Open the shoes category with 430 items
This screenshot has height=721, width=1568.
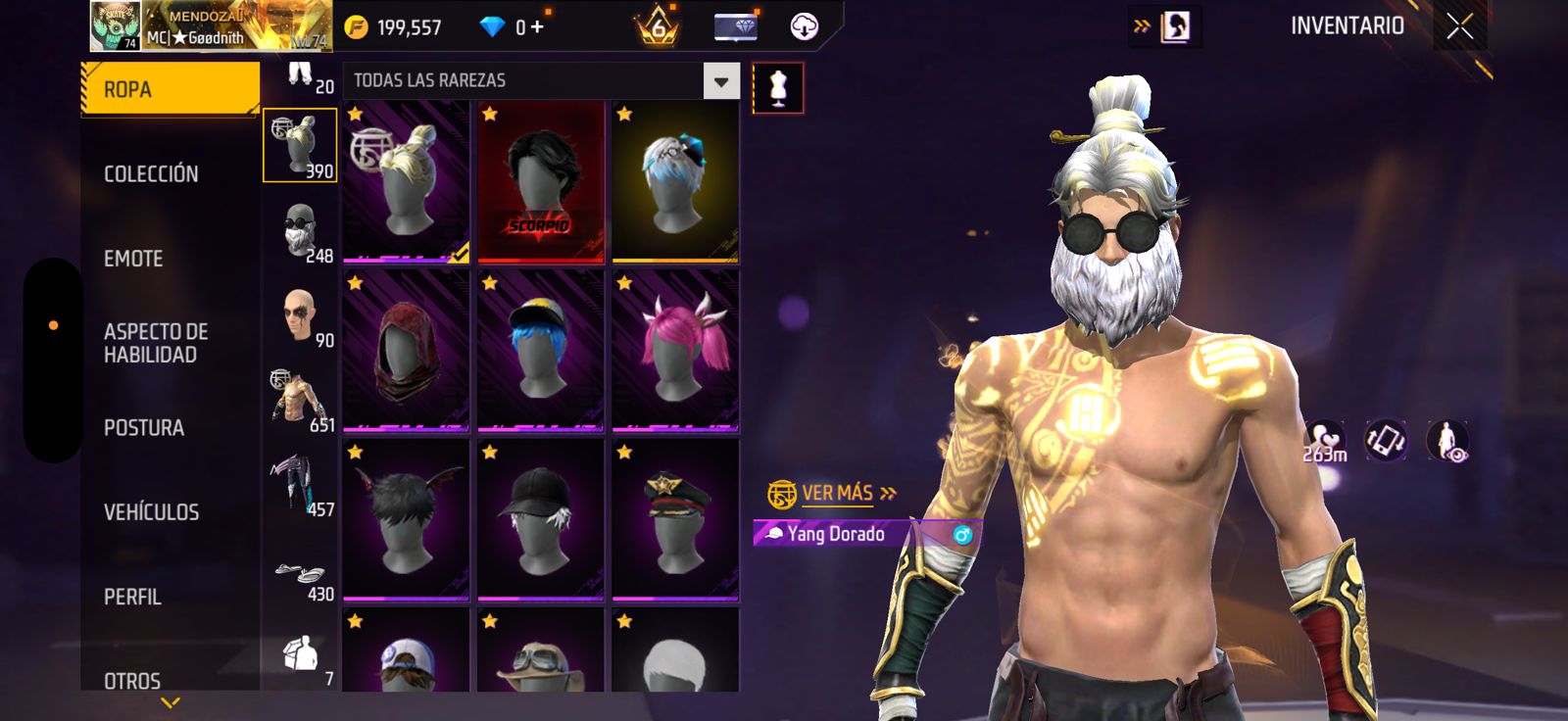point(300,578)
